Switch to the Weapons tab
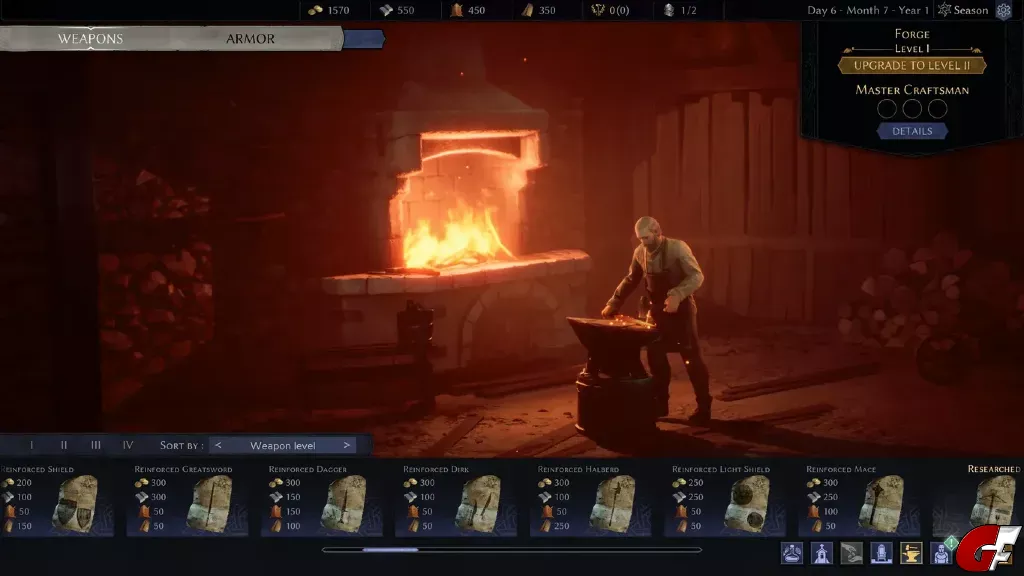This screenshot has width=1024, height=576. pos(90,39)
